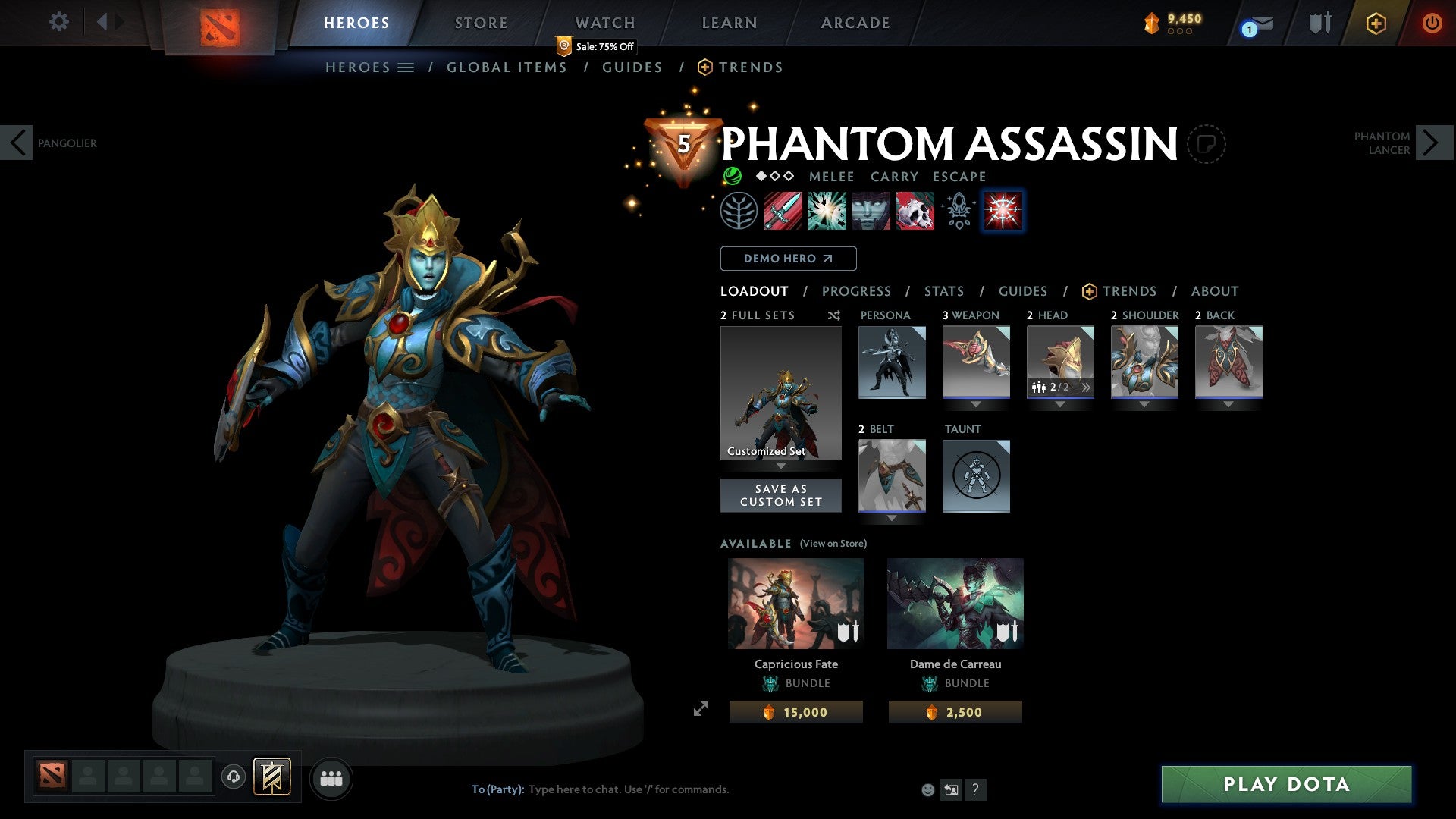Toggle the style variant on the 2/2 head item
The height and width of the screenshot is (819, 1456).
[1060, 387]
